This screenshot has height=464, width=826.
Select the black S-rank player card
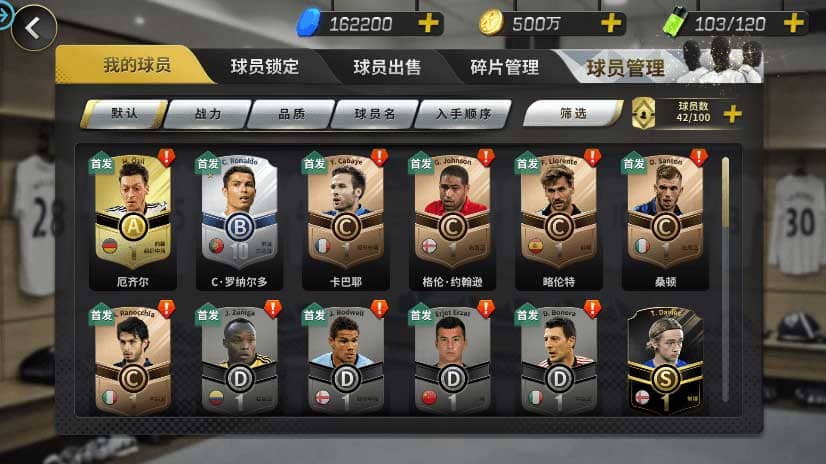coord(663,365)
